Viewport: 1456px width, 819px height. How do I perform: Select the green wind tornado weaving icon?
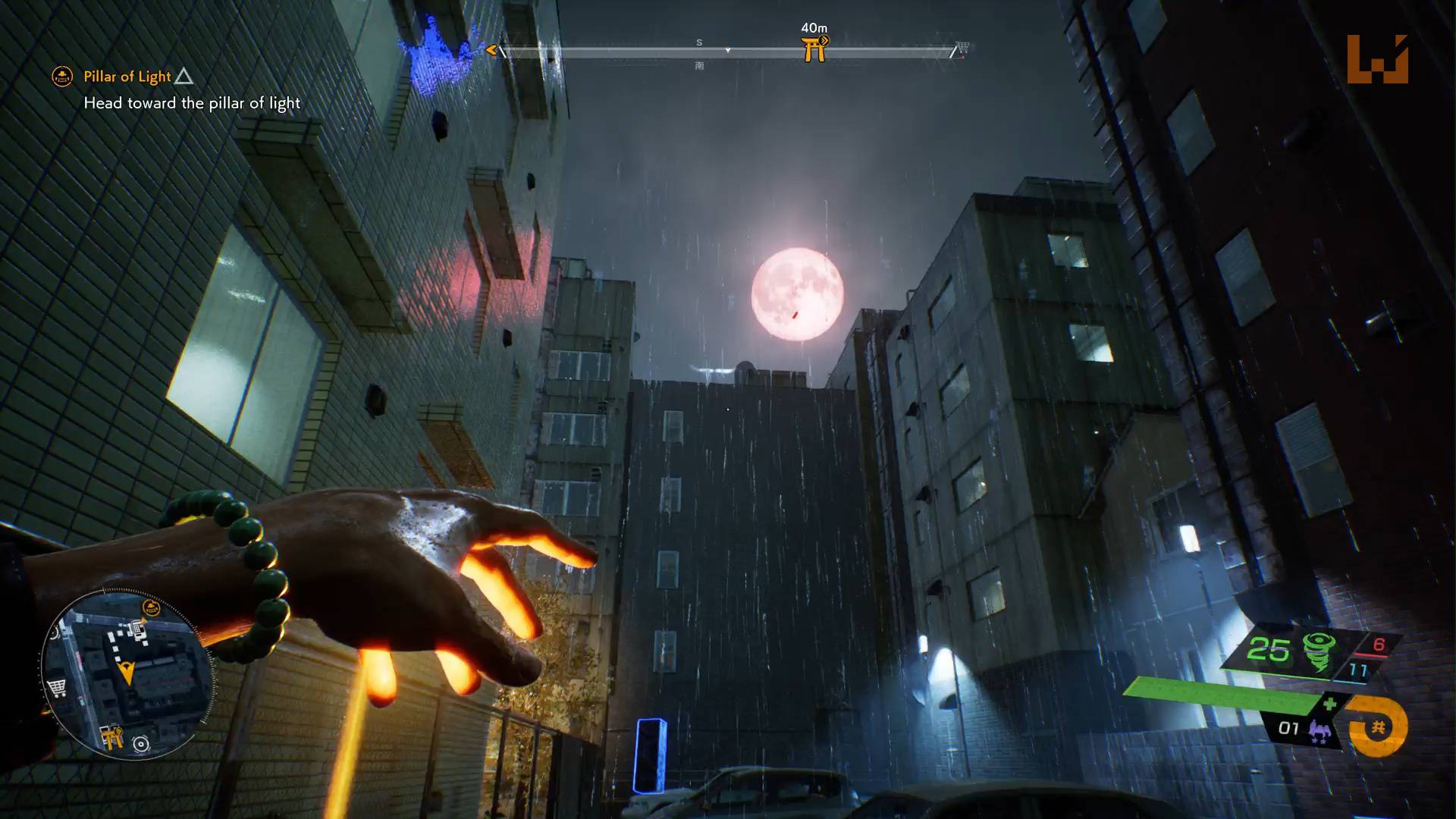1319,652
